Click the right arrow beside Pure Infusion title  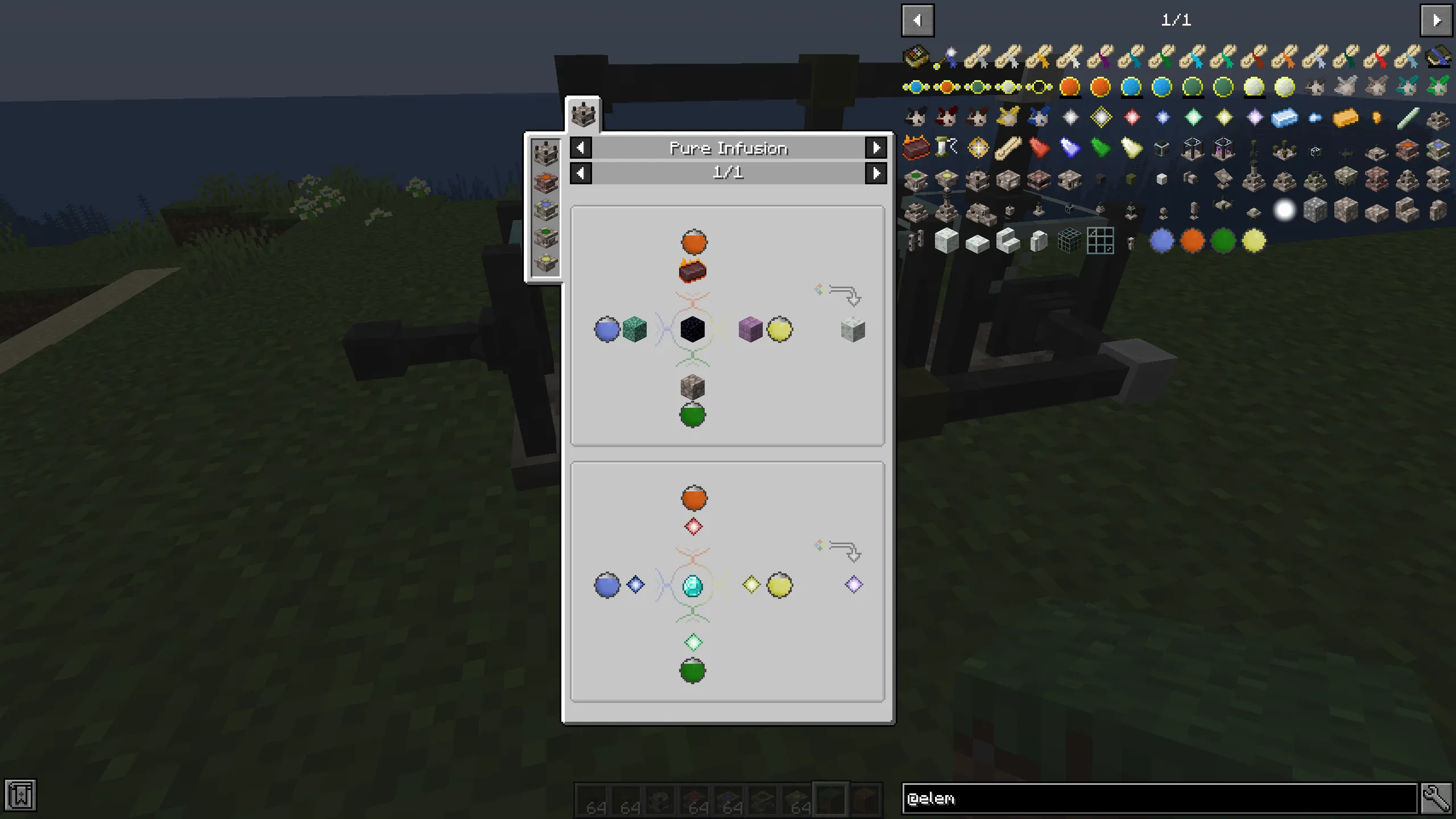click(x=876, y=148)
